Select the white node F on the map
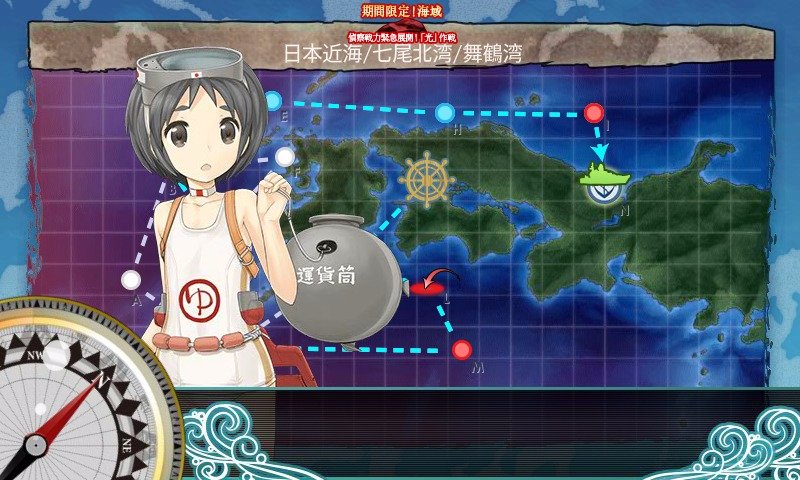 (285, 157)
